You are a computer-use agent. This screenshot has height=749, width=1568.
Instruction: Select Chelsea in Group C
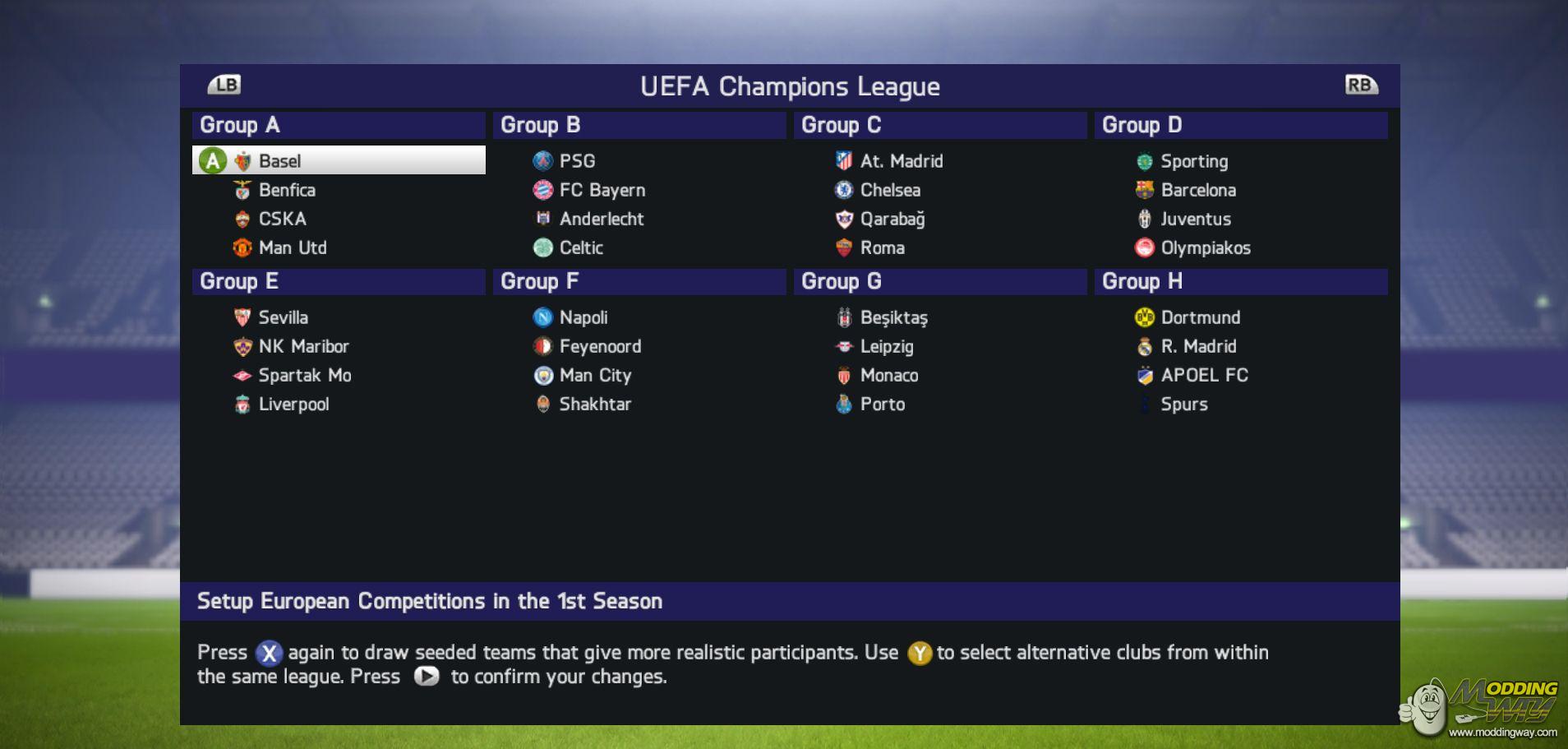point(890,190)
